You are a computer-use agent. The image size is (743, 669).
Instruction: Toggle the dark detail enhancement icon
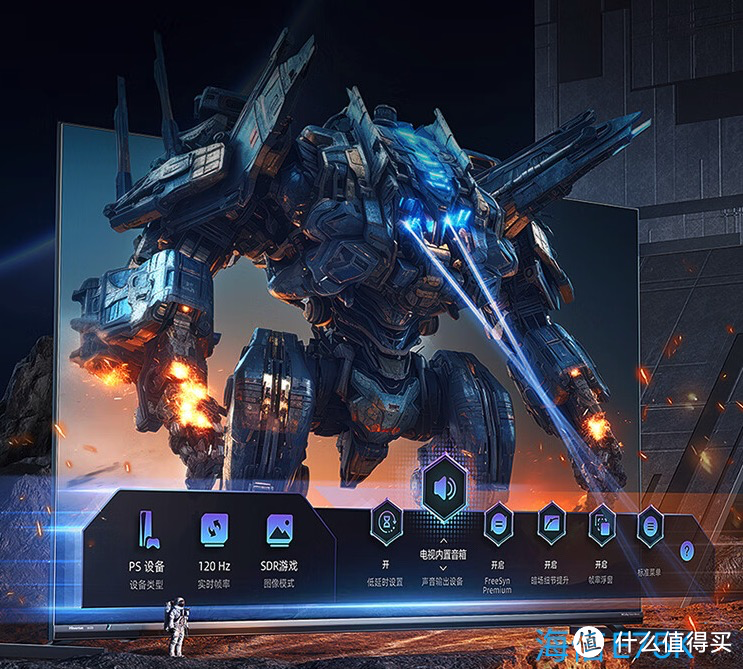click(x=550, y=522)
